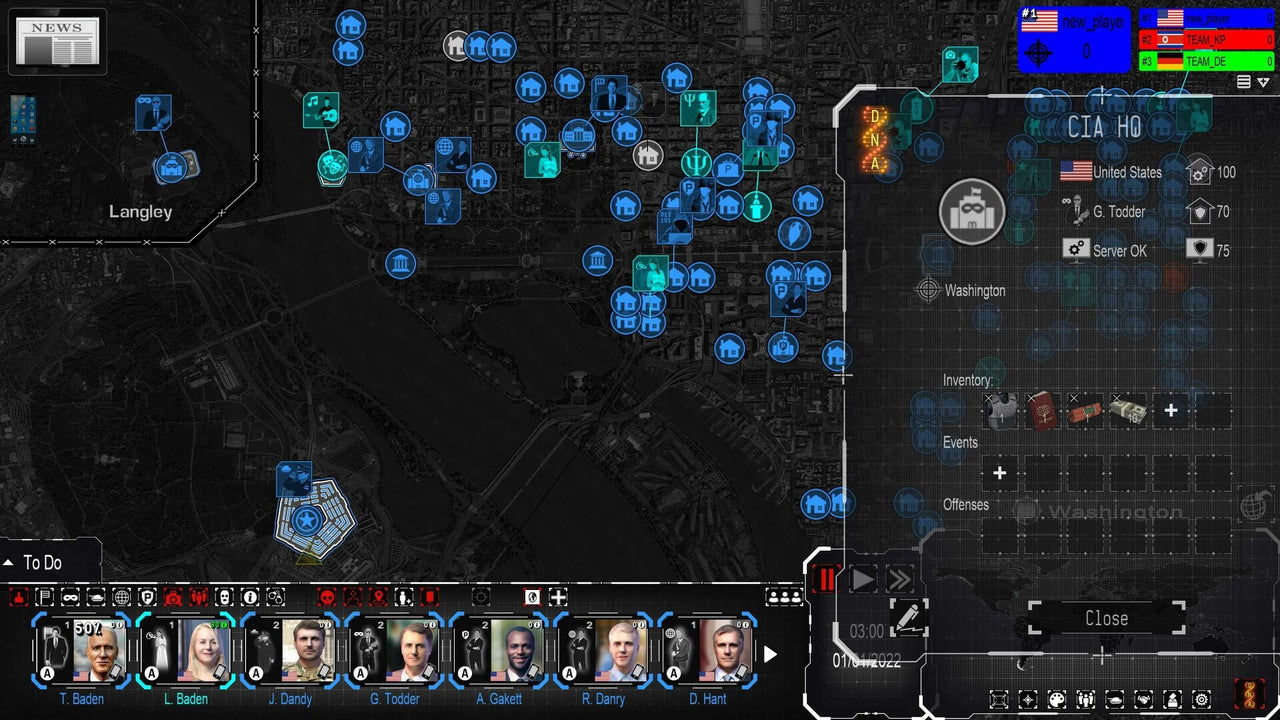Select the handcuffs icon in the bottom toolbar
The height and width of the screenshot is (720, 1280).
[276, 597]
